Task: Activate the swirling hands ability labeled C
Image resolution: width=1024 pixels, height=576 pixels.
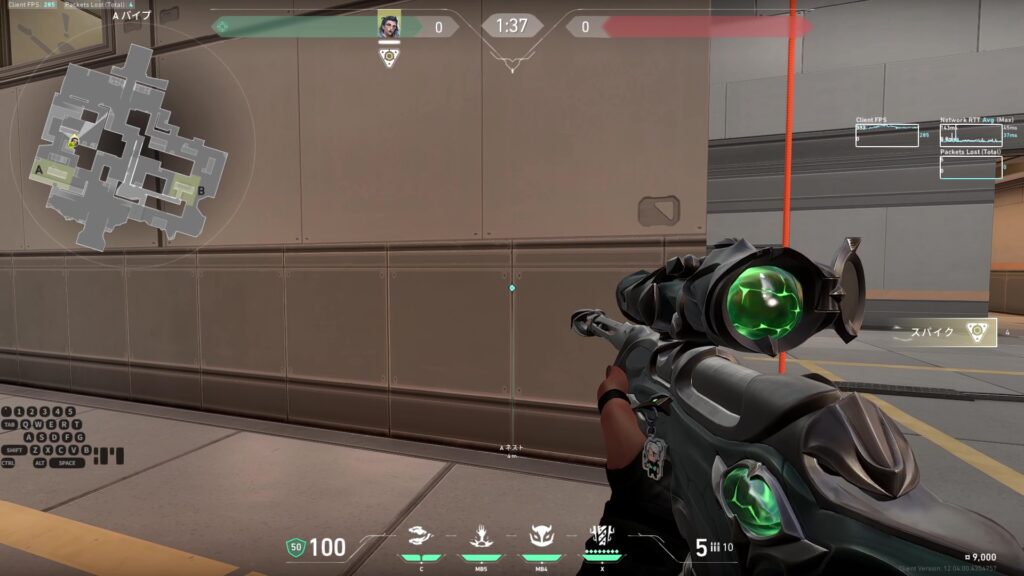Action: [x=422, y=538]
